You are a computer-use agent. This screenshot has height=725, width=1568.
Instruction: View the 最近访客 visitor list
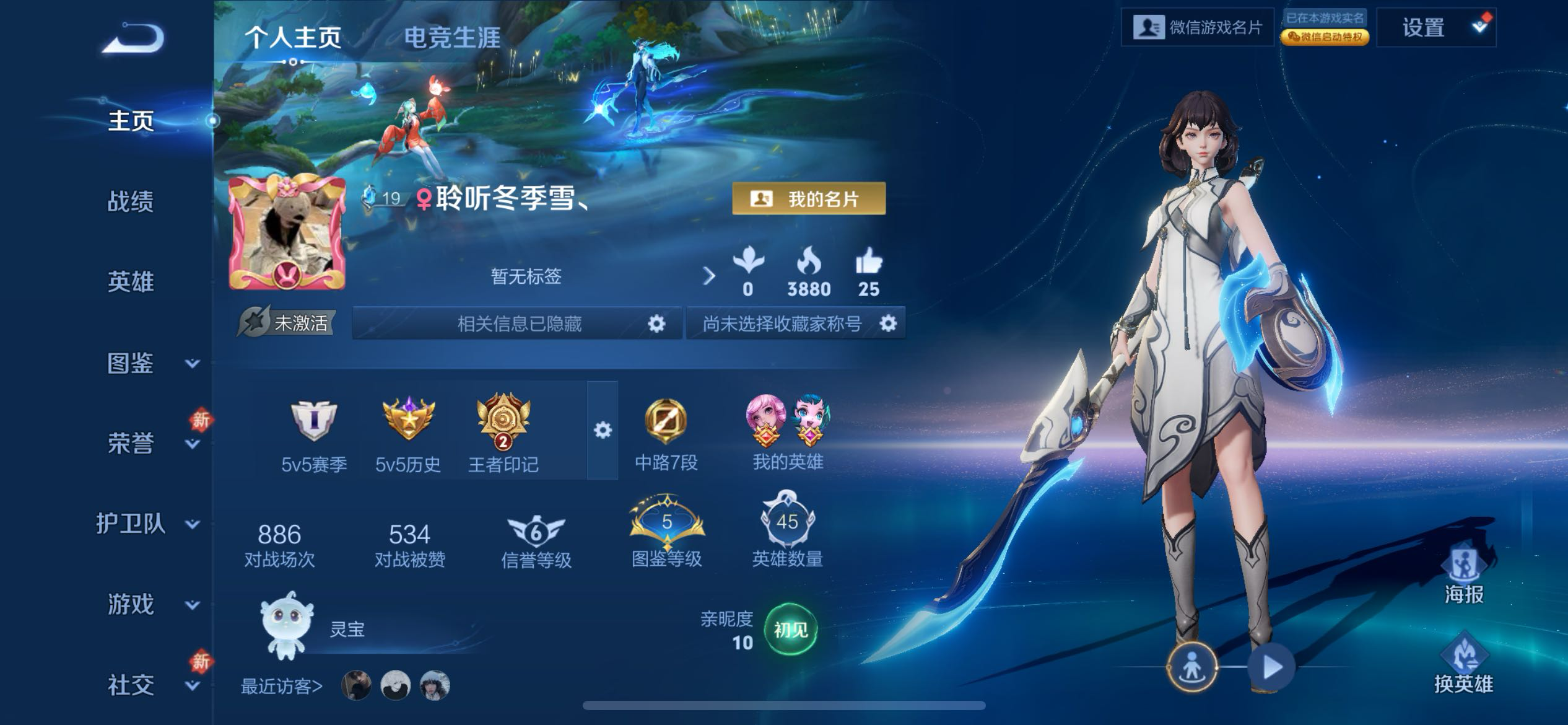coord(282,686)
